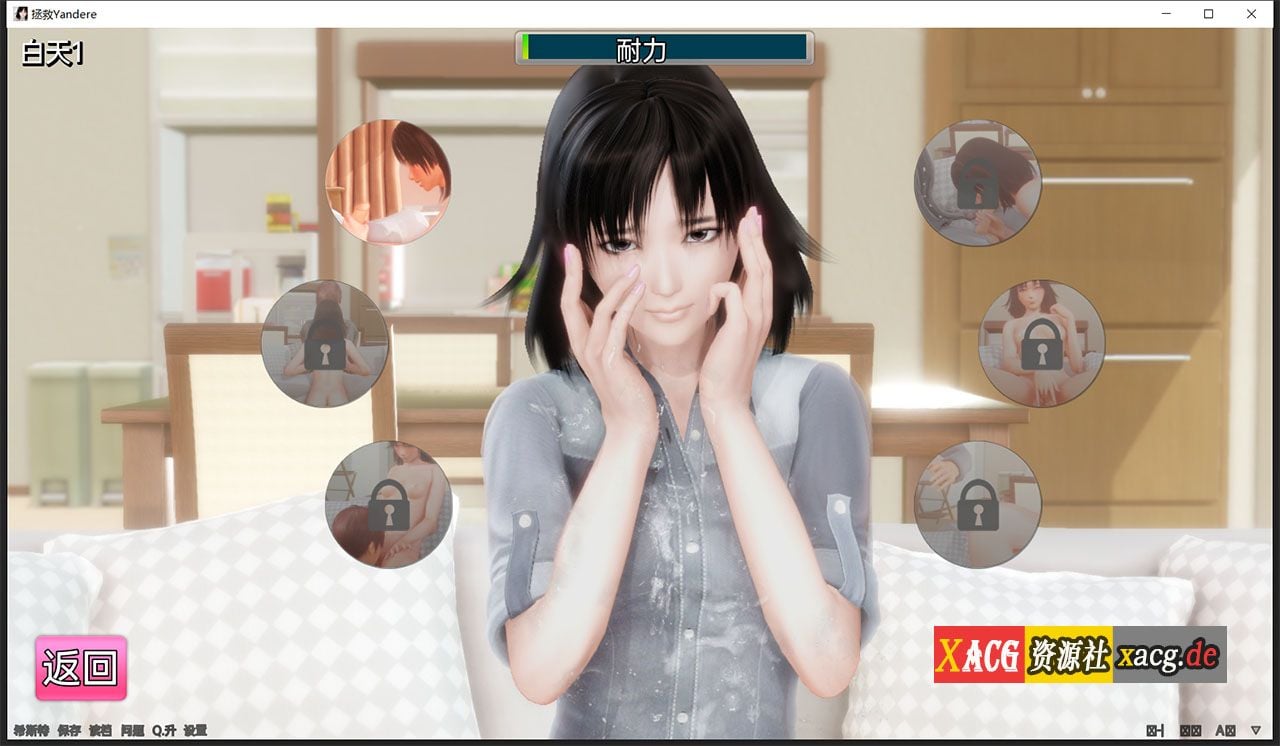
Task: Open the 设置 settings menu
Action: [x=196, y=731]
